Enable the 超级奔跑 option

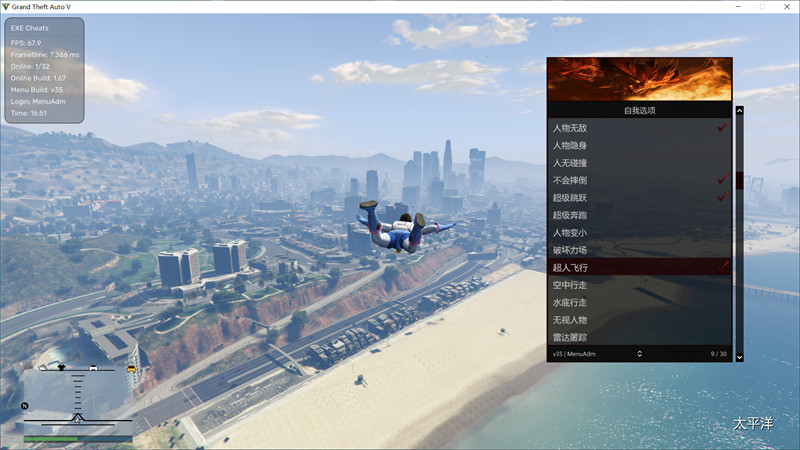[638, 214]
